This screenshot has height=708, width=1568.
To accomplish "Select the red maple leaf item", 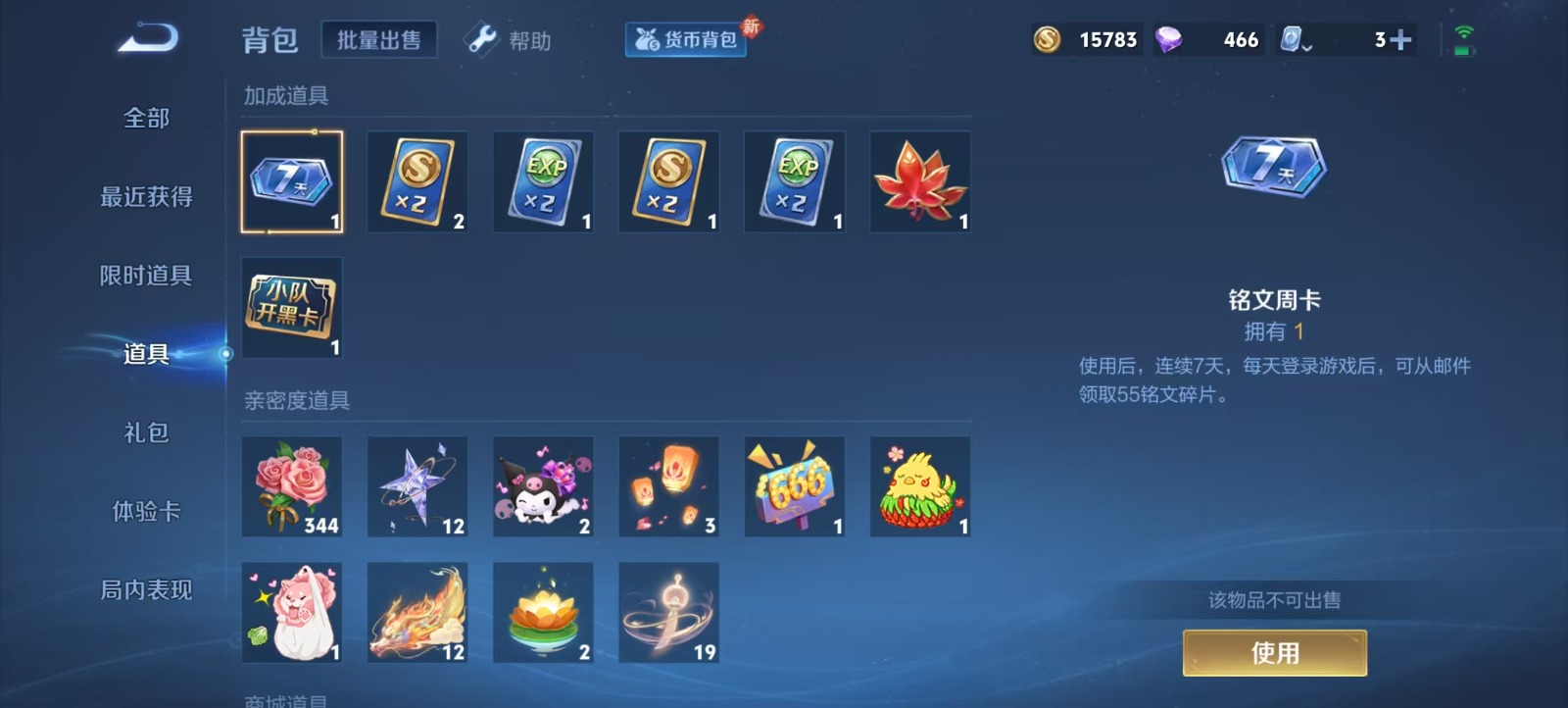I will (920, 182).
